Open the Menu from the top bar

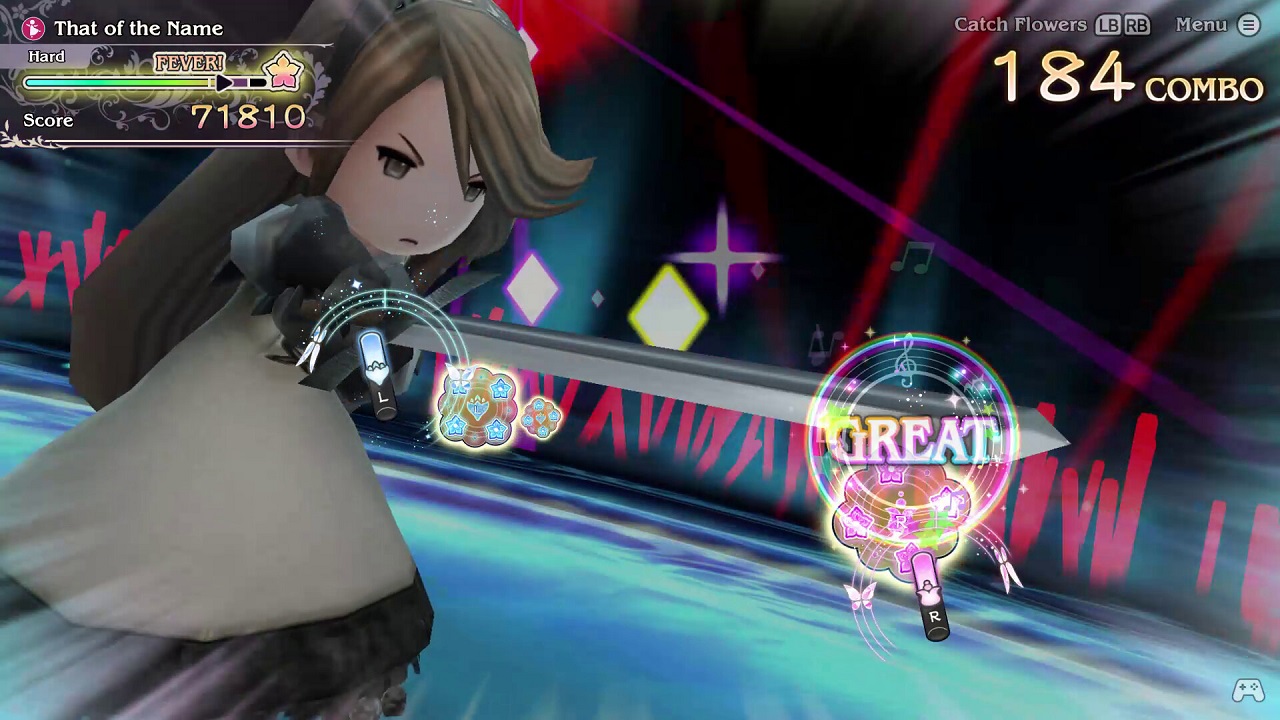(x=1200, y=25)
